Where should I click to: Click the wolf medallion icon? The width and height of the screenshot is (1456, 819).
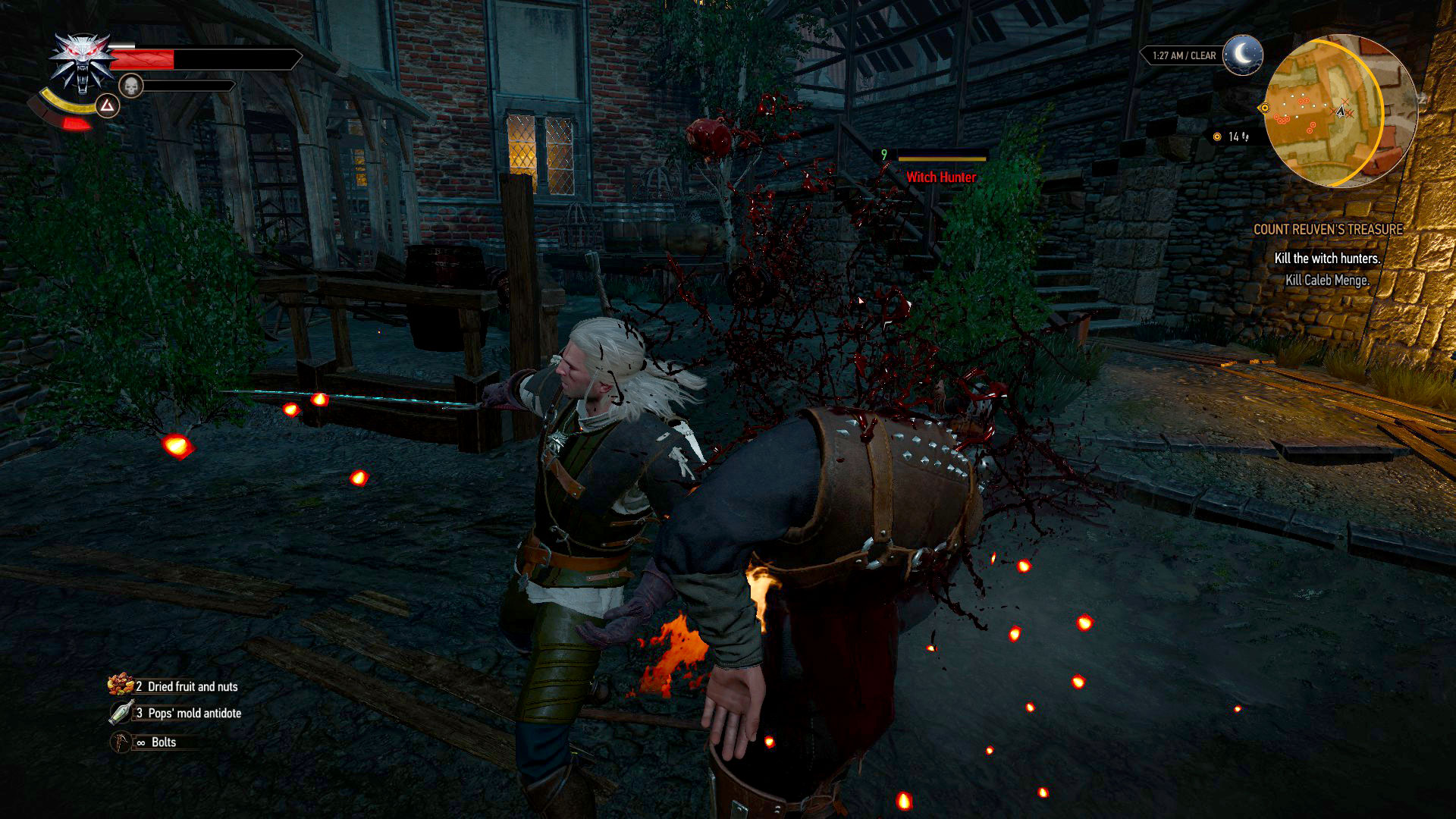82,57
